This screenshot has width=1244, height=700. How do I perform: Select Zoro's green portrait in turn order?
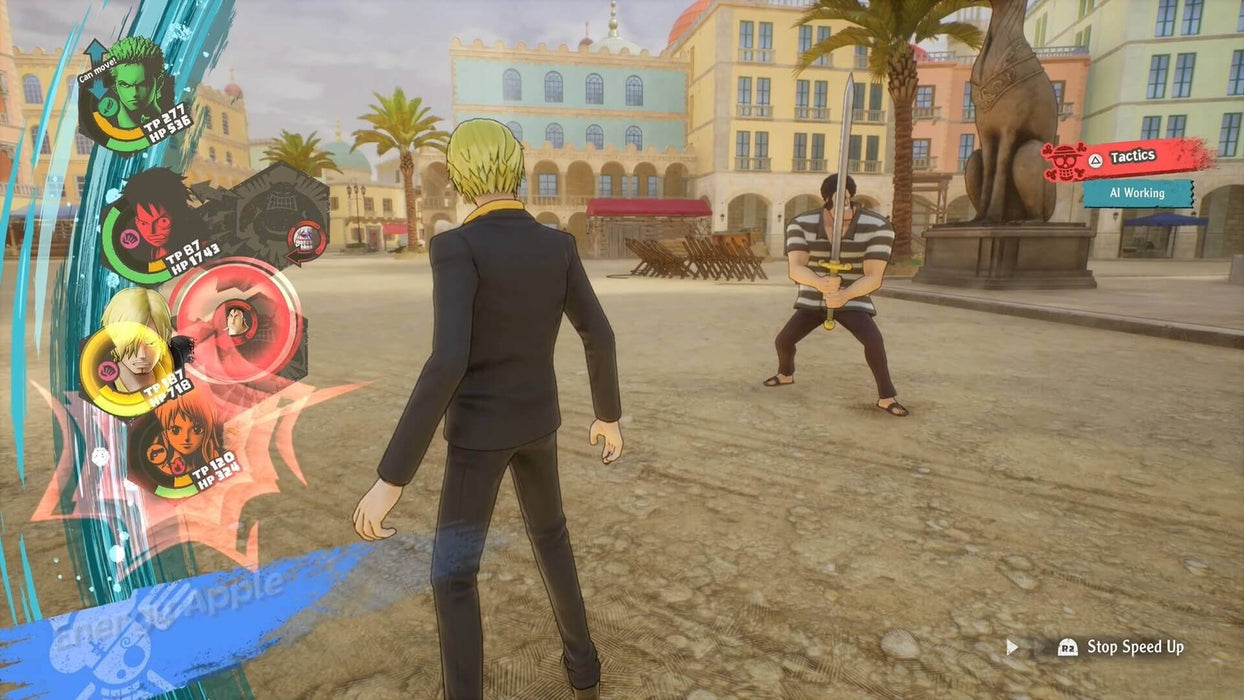coord(134,88)
